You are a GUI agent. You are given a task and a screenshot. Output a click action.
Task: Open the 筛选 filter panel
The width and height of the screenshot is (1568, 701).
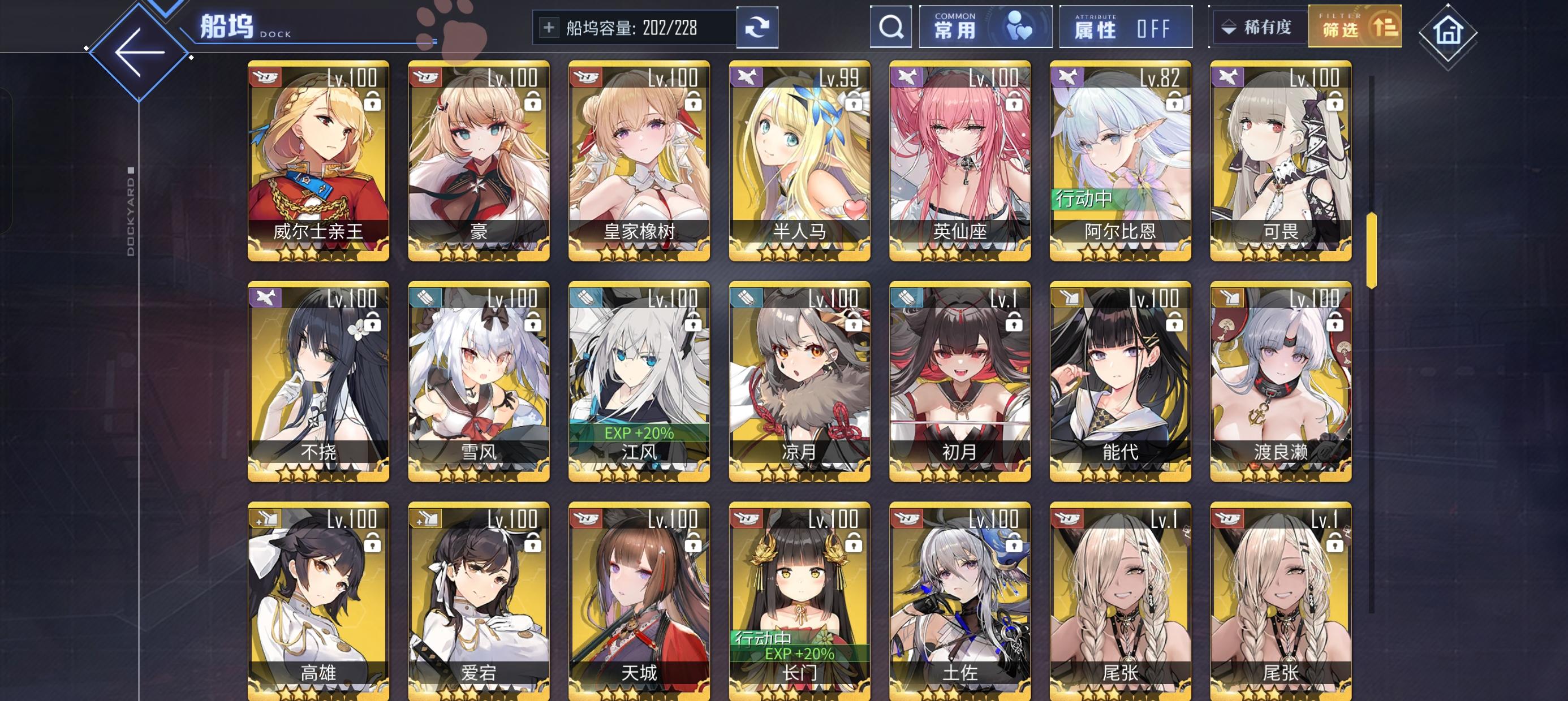point(1354,27)
